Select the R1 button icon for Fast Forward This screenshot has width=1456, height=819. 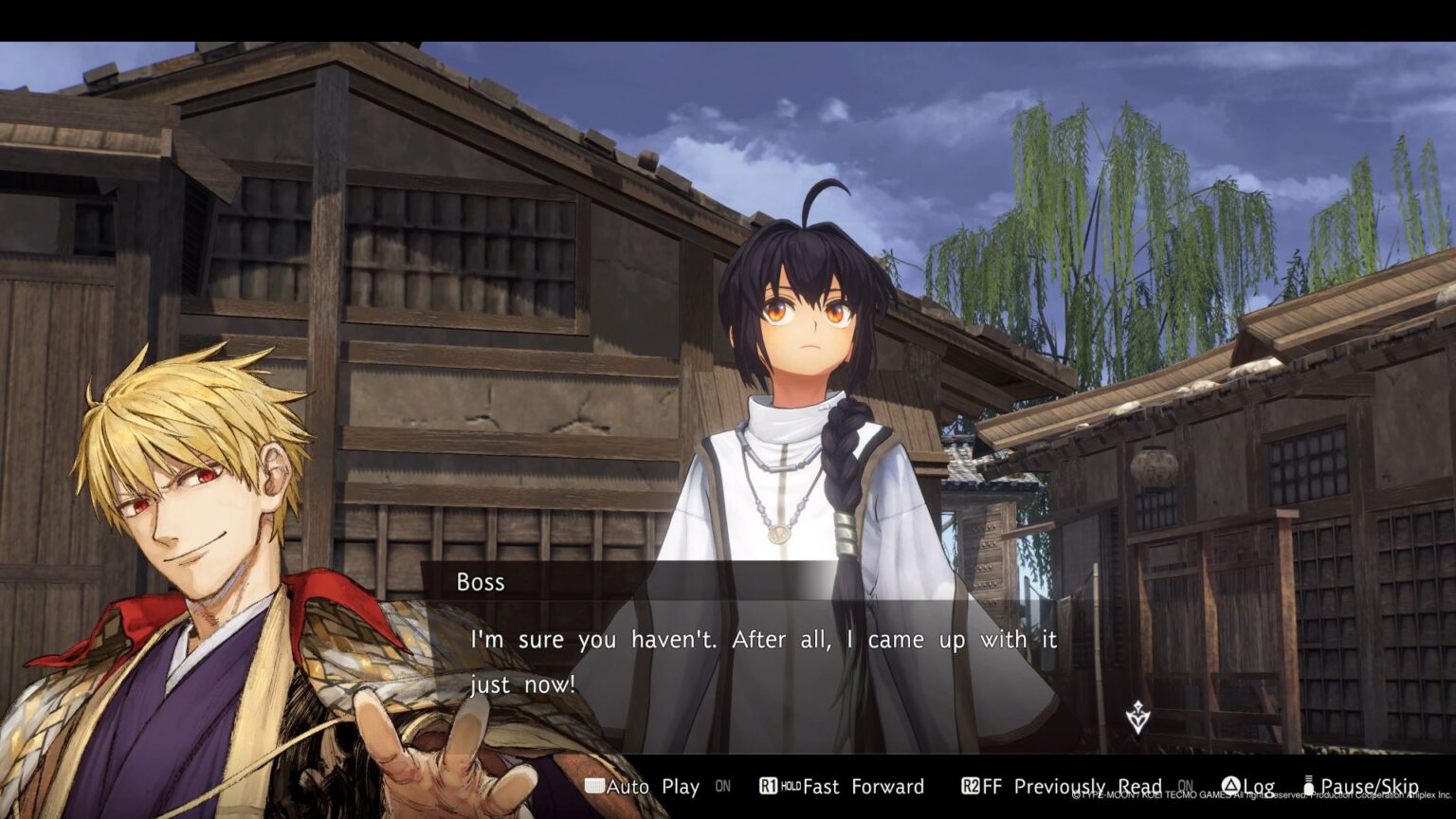(768, 786)
